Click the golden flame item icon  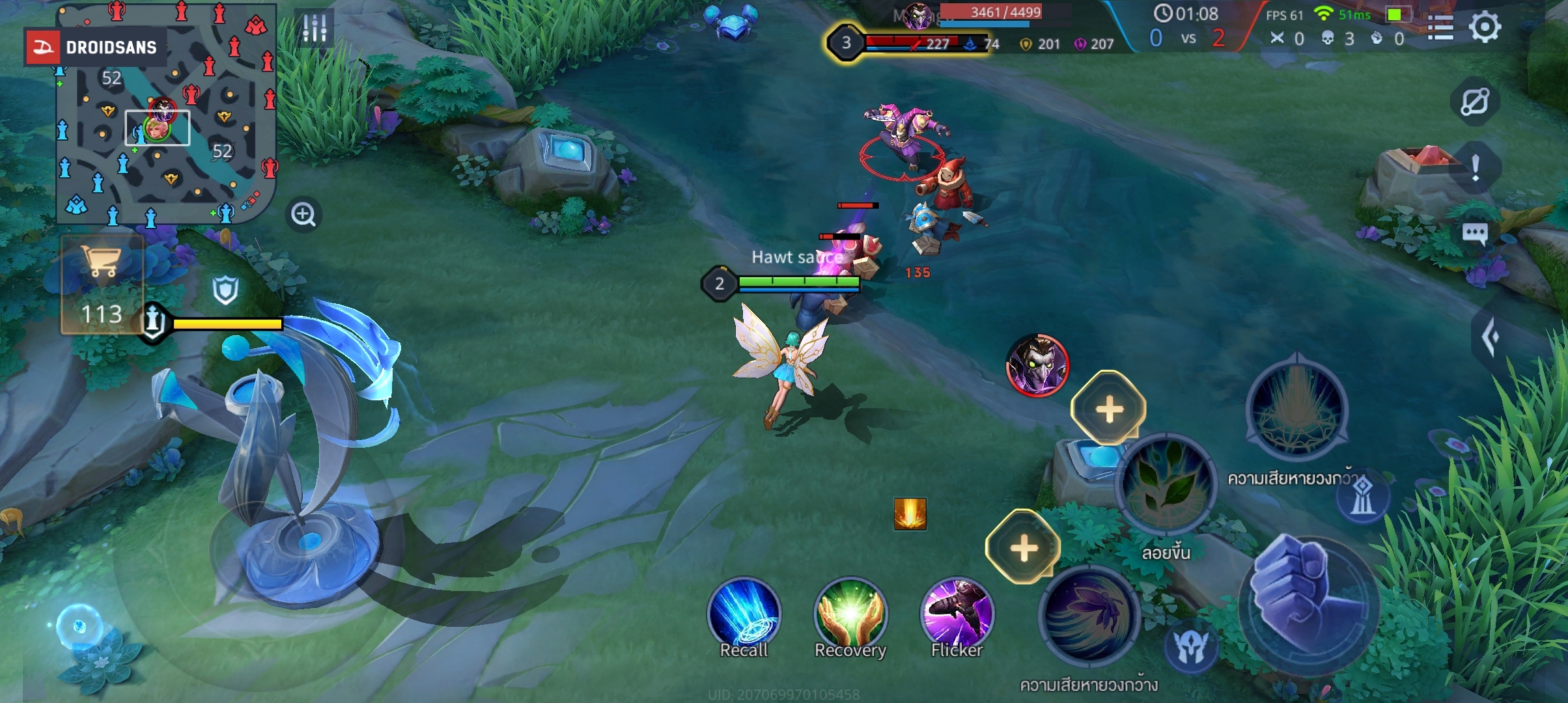[x=910, y=514]
